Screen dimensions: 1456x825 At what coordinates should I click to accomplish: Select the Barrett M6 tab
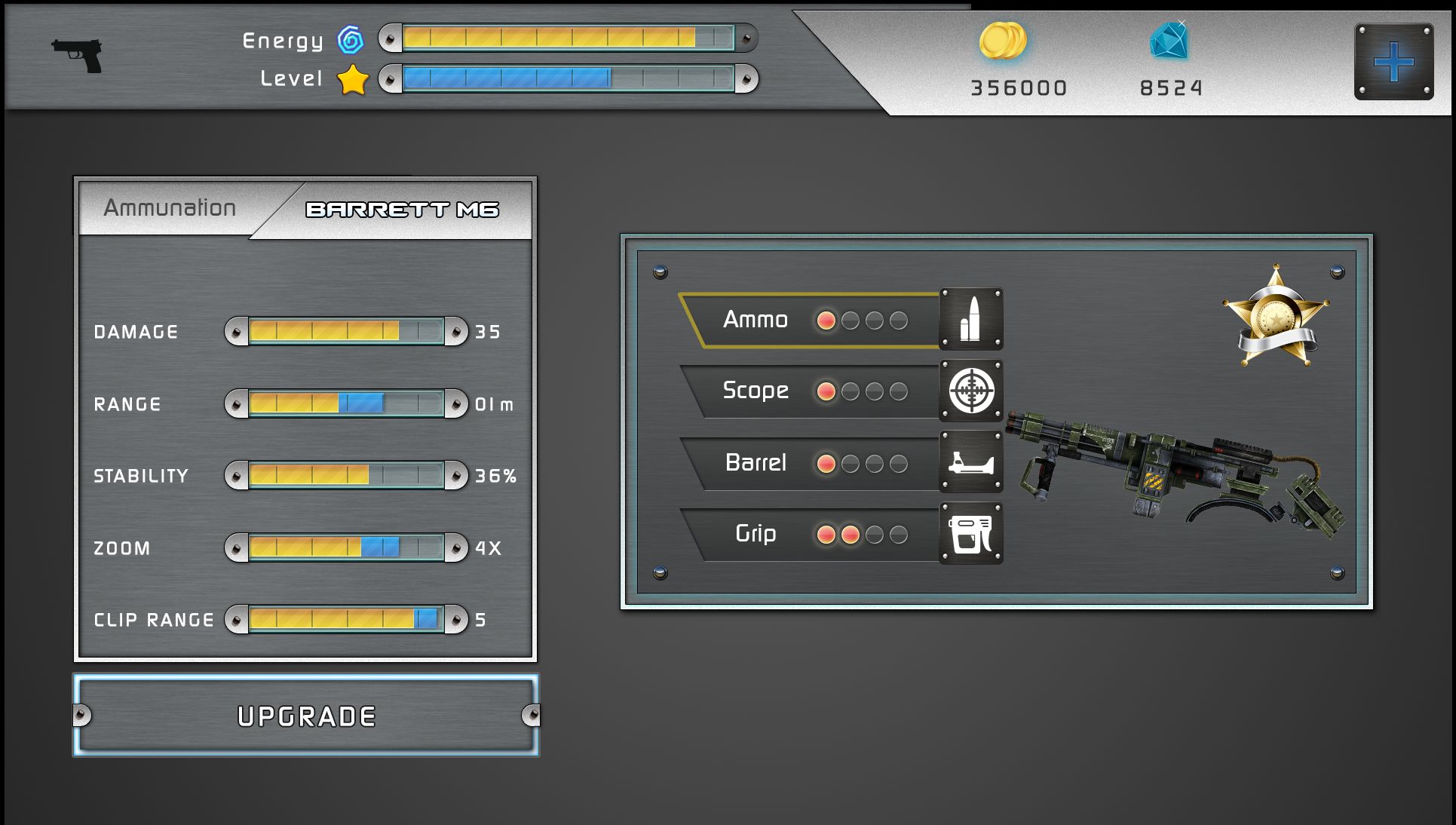click(402, 210)
